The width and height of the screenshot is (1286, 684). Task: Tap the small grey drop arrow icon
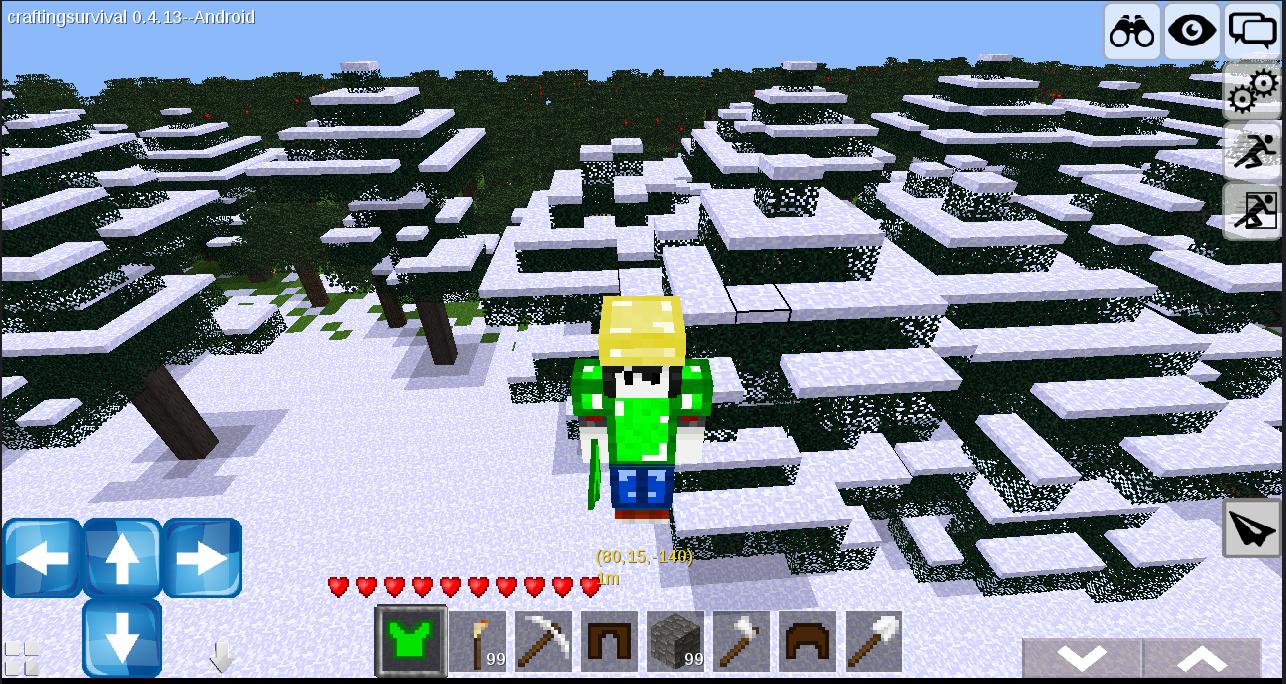(221, 657)
